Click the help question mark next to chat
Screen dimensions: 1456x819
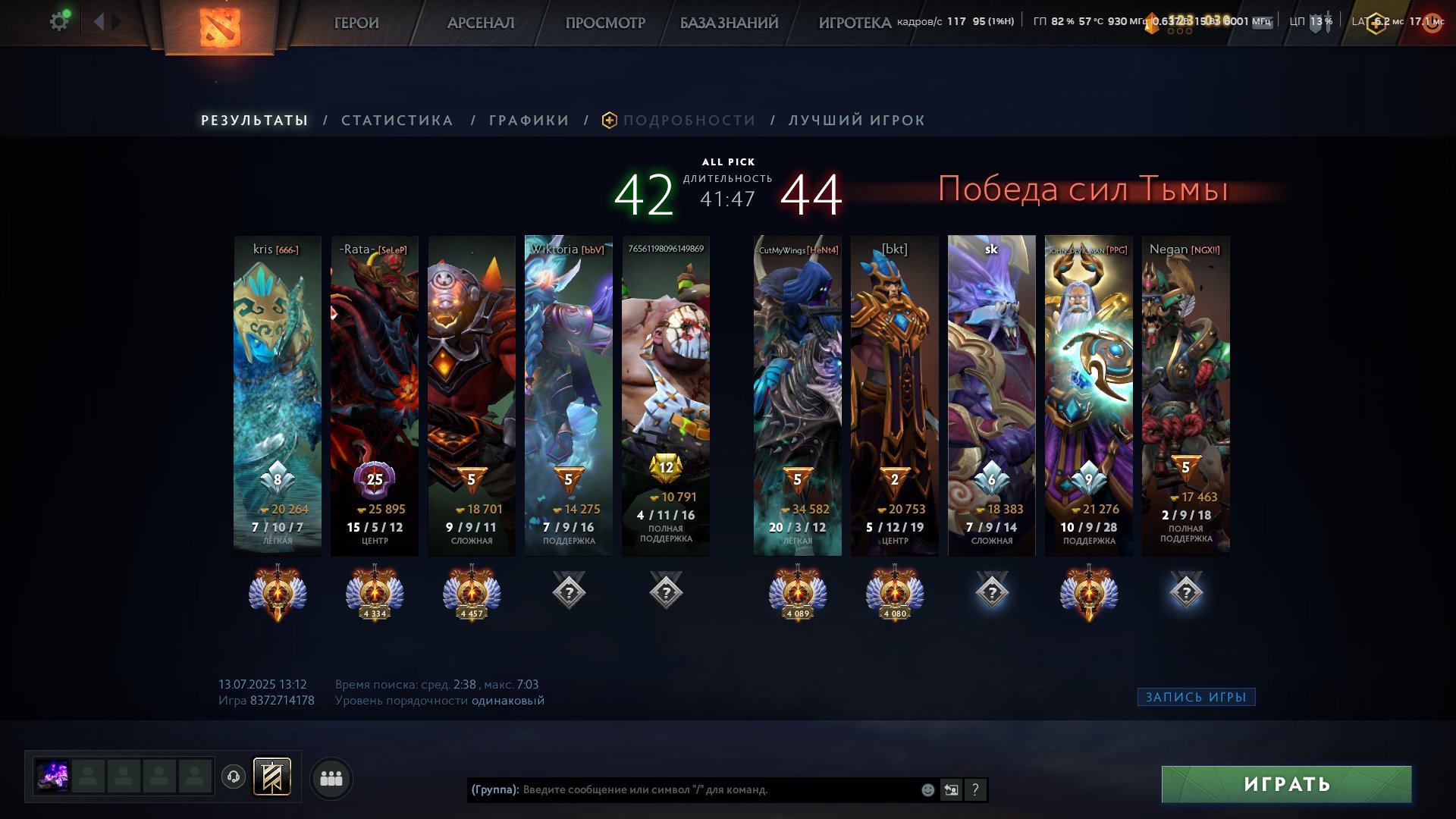tap(975, 789)
